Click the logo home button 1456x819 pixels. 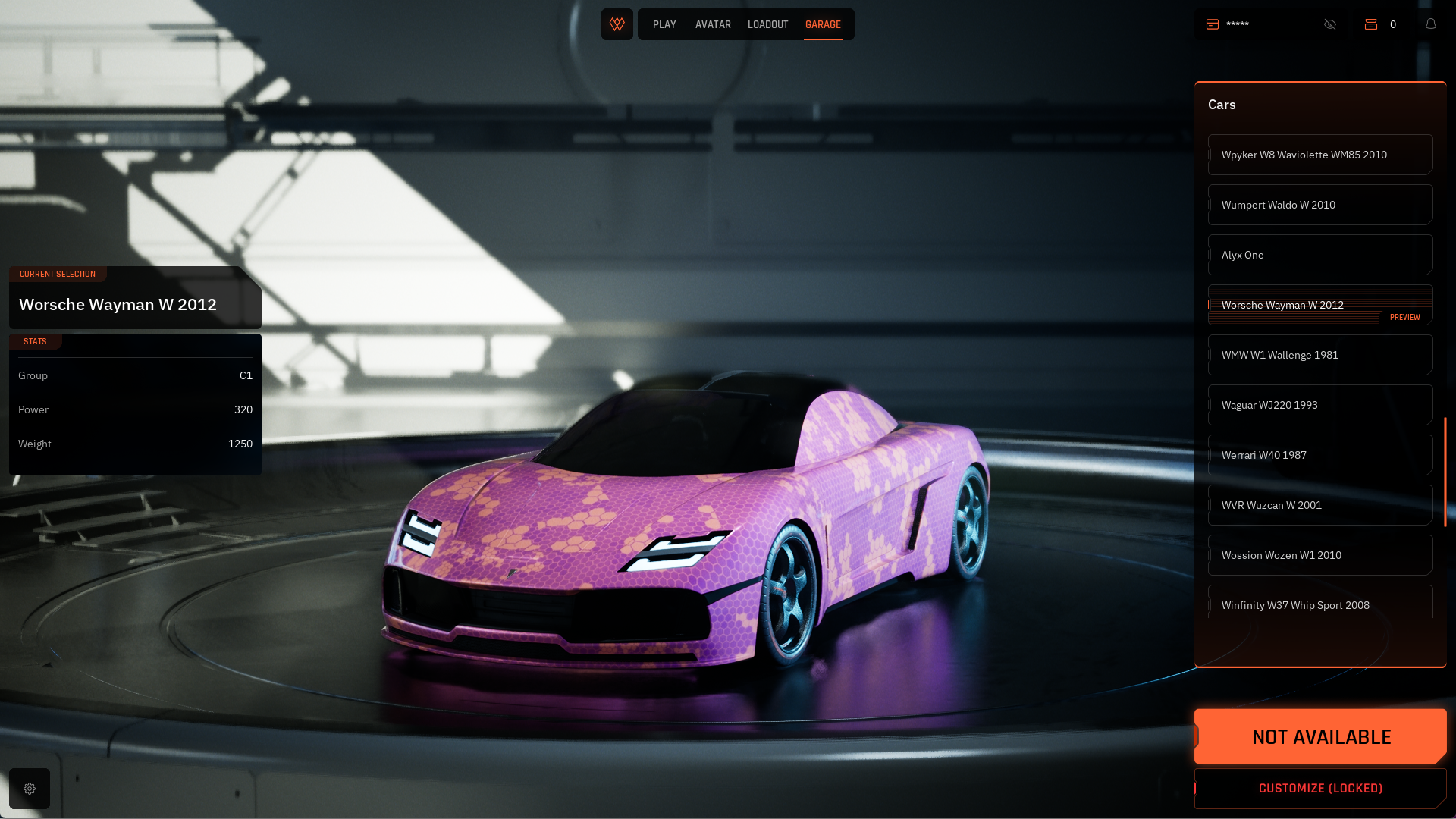617,24
